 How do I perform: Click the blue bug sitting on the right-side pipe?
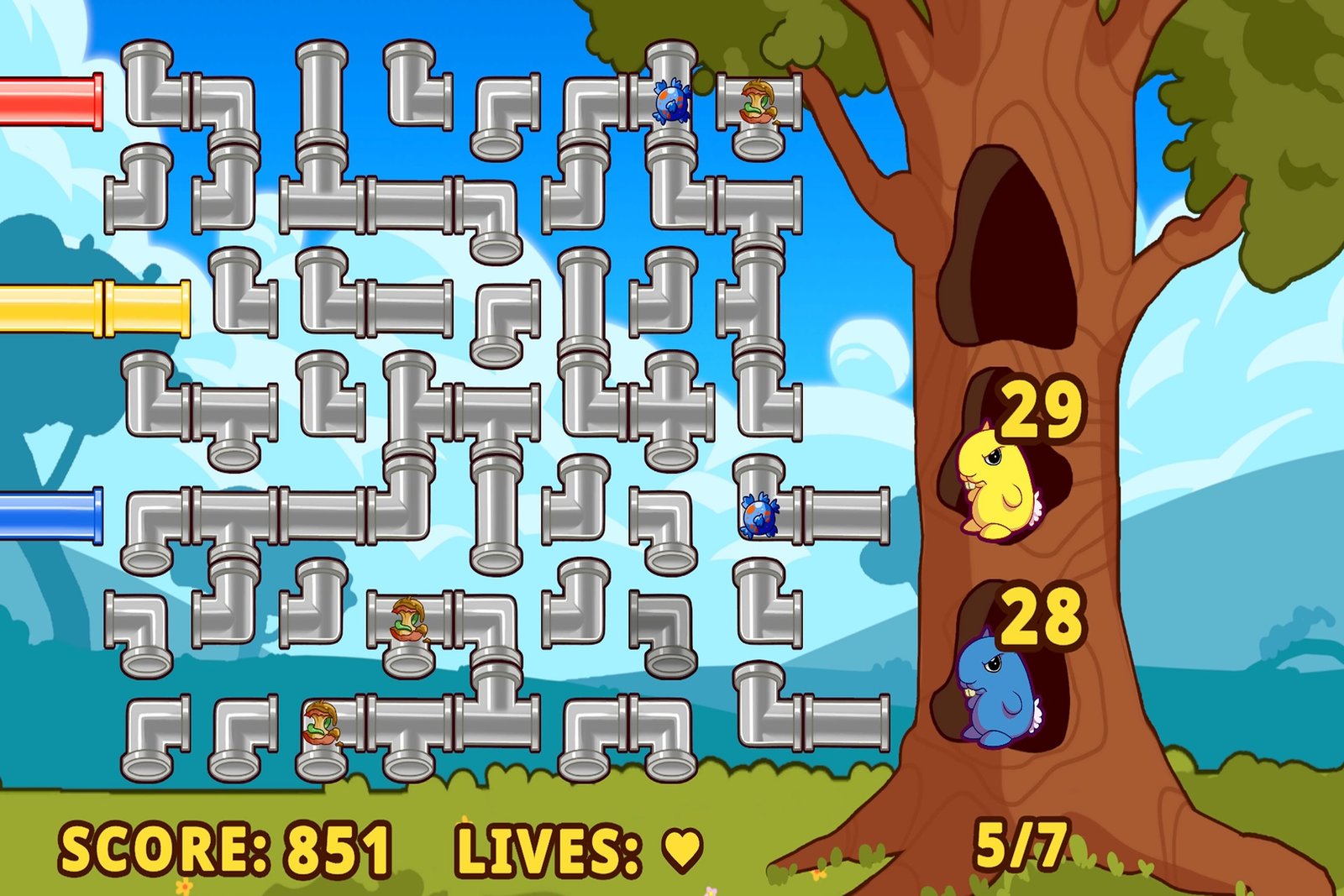pyautogui.click(x=759, y=516)
